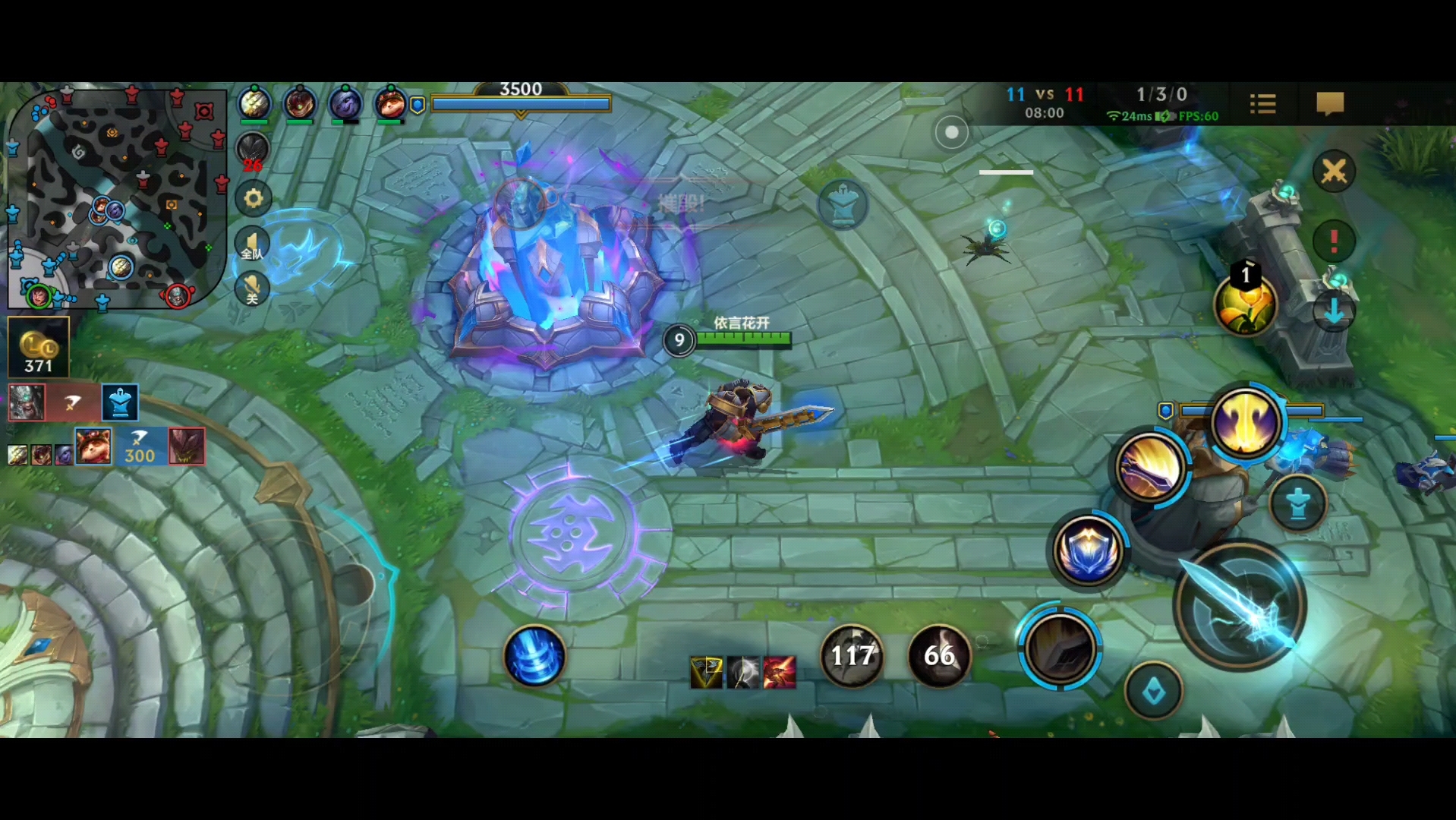This screenshot has width=1456, height=820.
Task: Open the chat speech bubble
Action: coord(1329,104)
